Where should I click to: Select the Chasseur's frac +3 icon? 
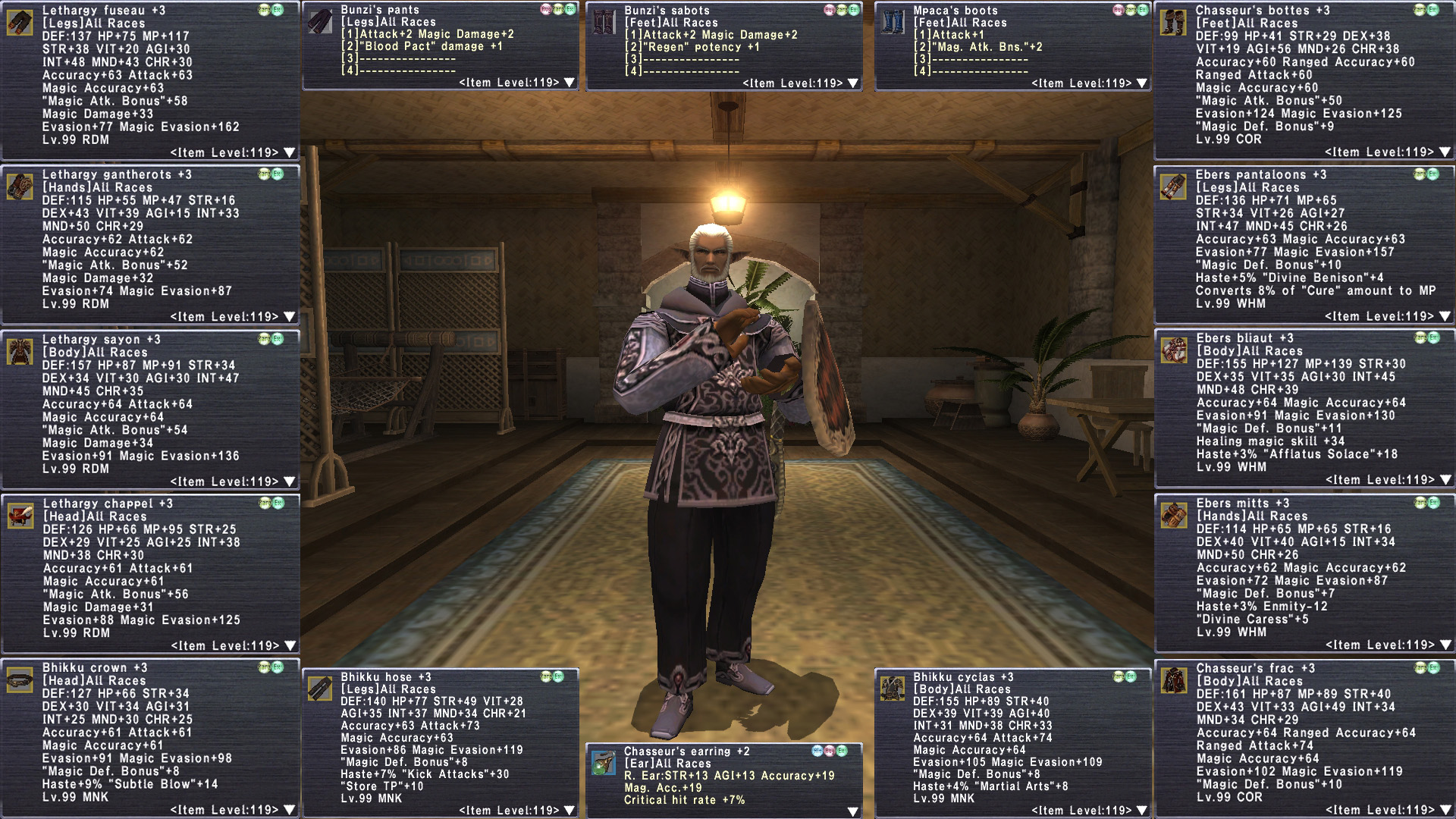point(1174,680)
